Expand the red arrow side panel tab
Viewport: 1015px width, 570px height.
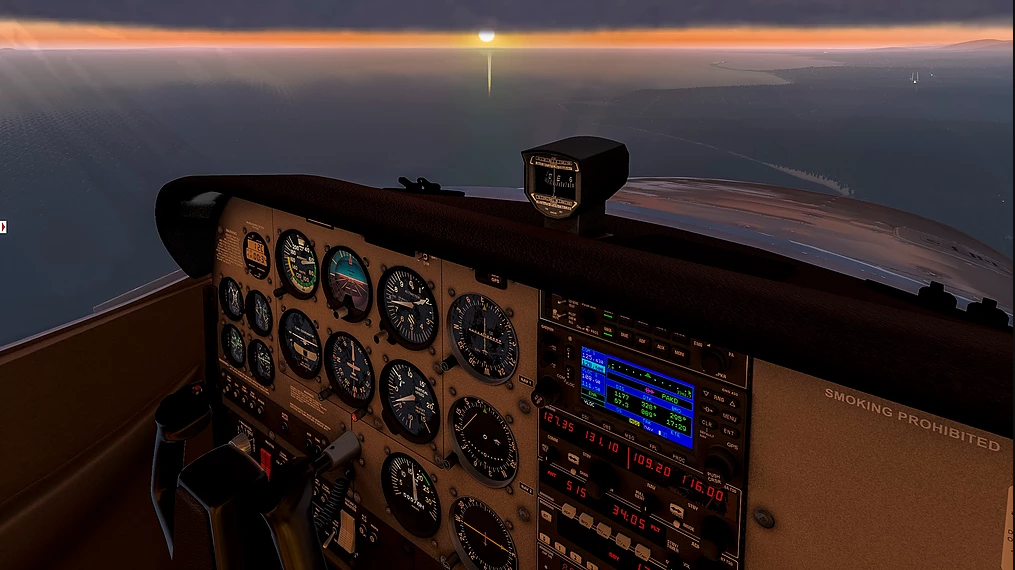coord(4,227)
